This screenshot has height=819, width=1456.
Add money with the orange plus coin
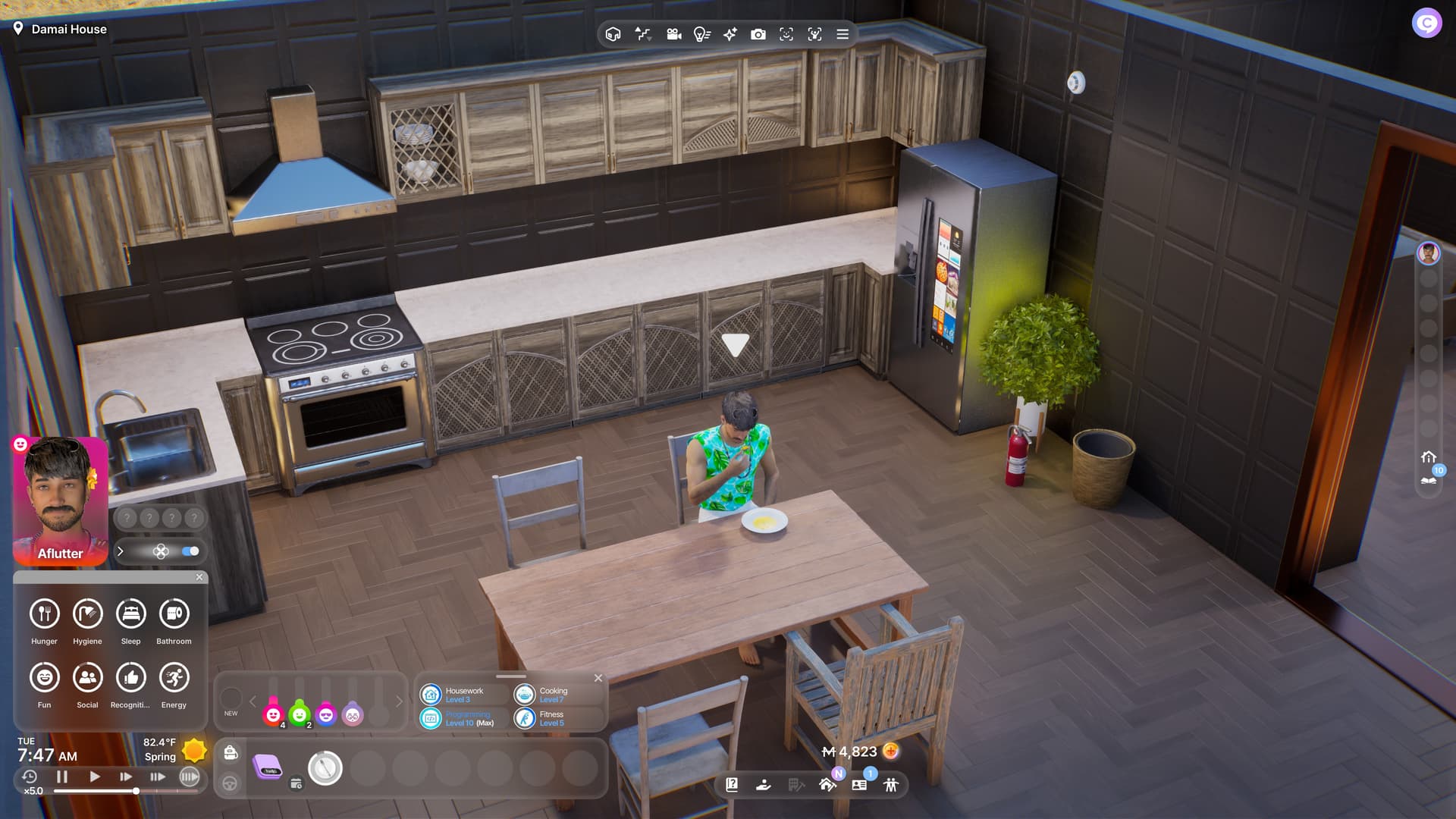pos(891,752)
